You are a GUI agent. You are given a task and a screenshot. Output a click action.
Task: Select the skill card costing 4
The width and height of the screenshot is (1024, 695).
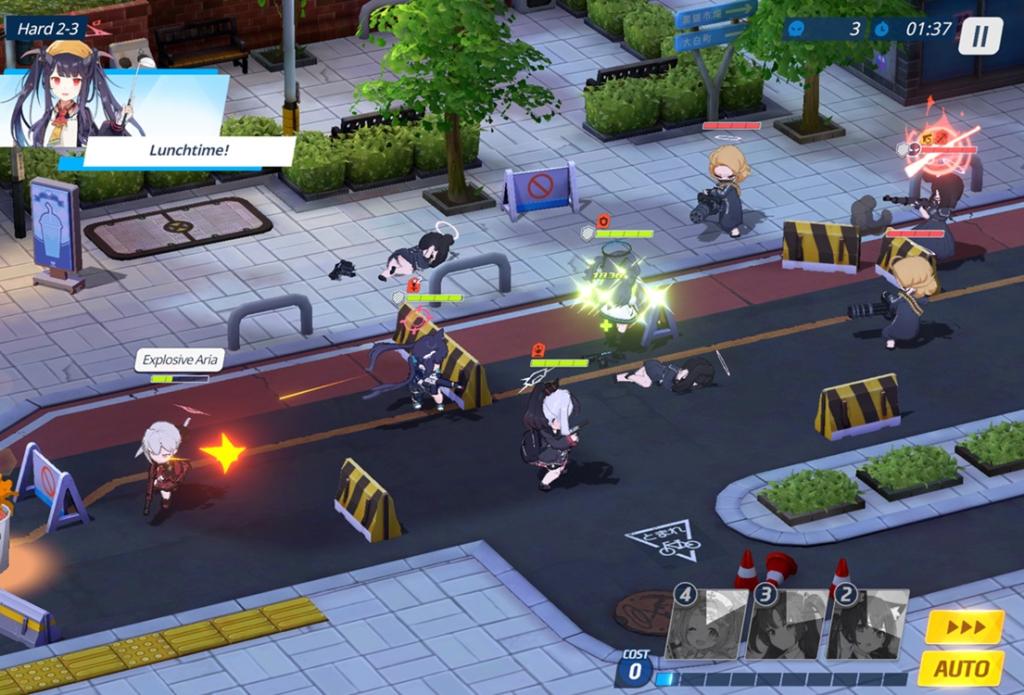point(708,626)
